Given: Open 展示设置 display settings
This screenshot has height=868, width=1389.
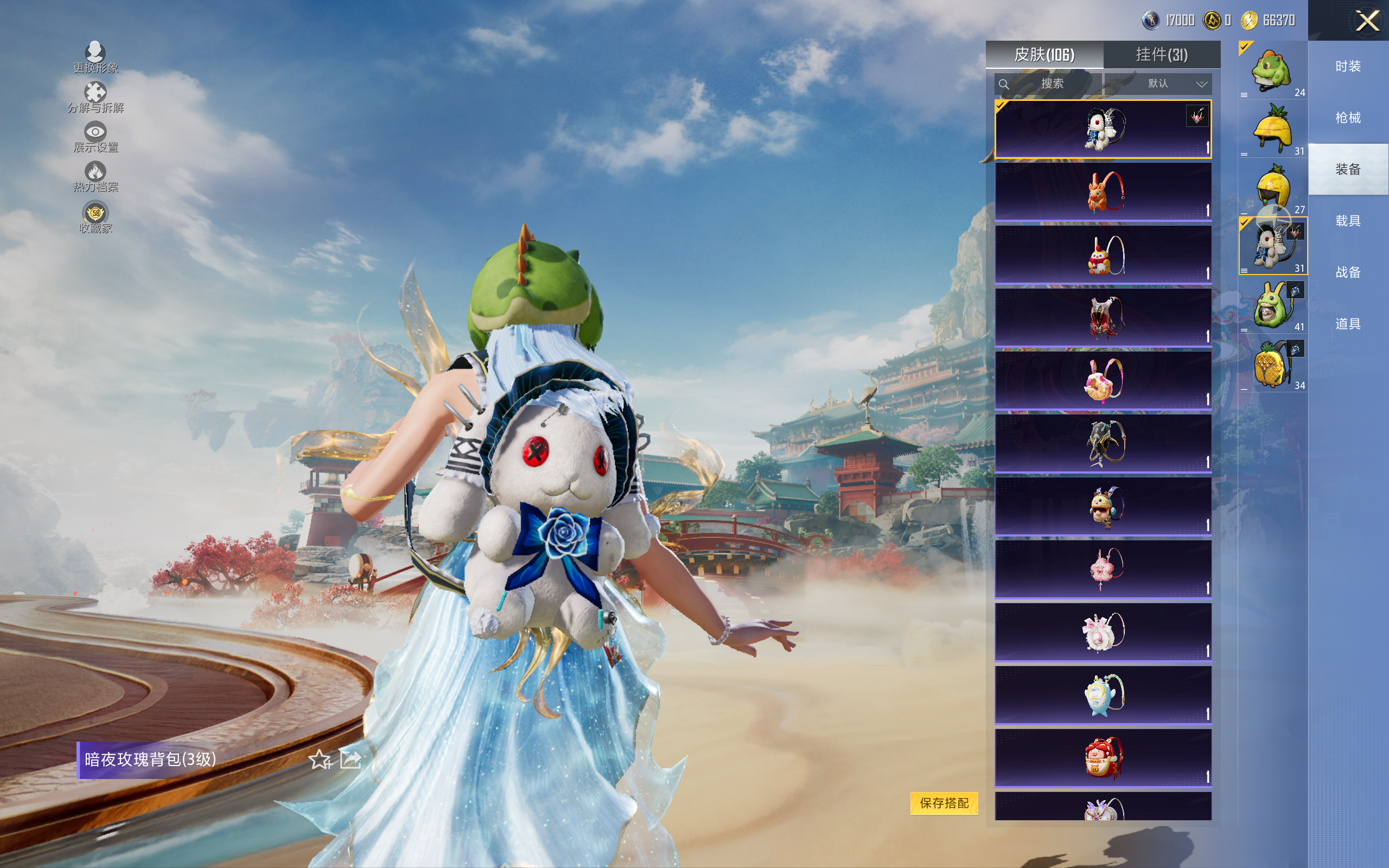Looking at the screenshot, I should point(95,137).
